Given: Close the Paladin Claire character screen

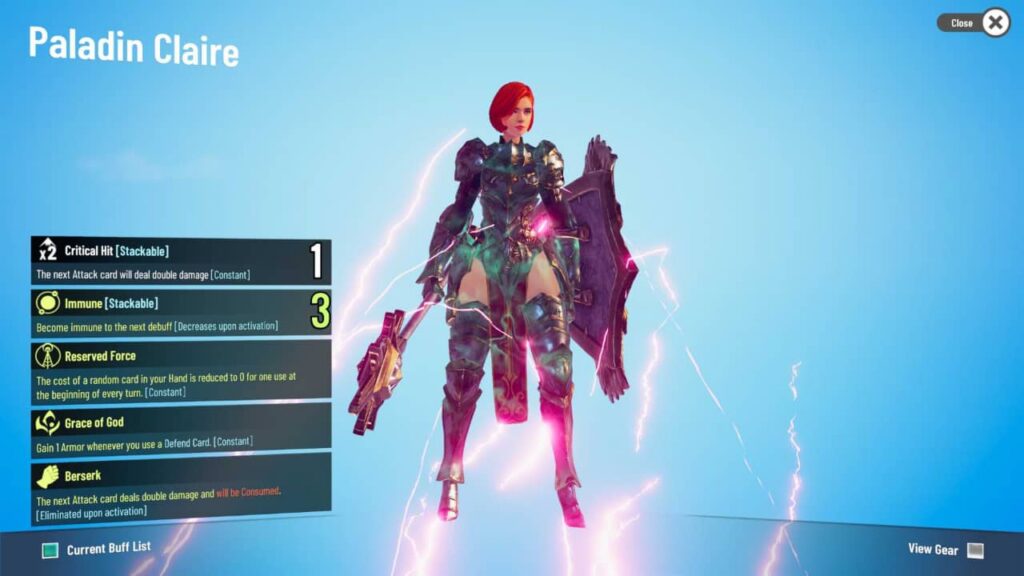Looking at the screenshot, I should pos(994,22).
